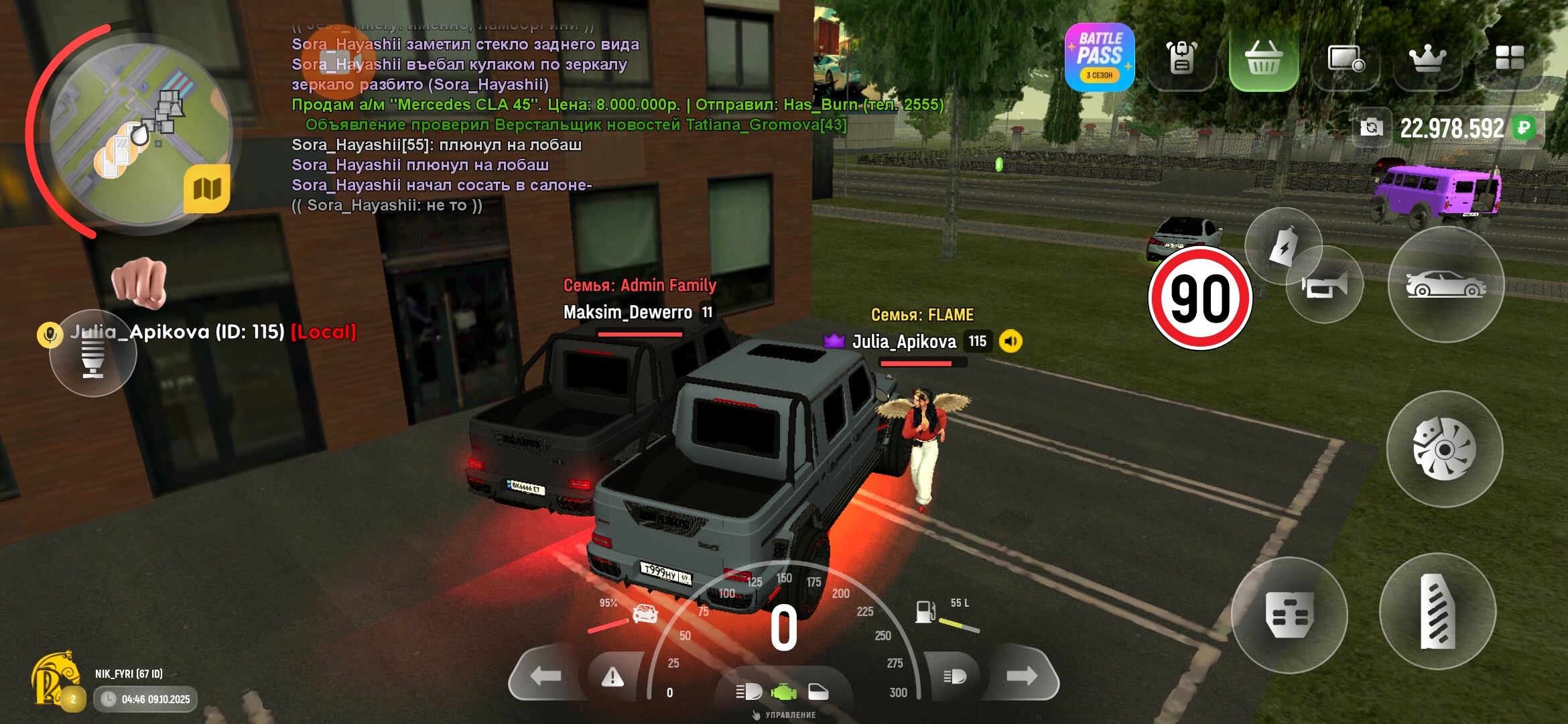Open the four-square grid menu

click(x=1509, y=58)
